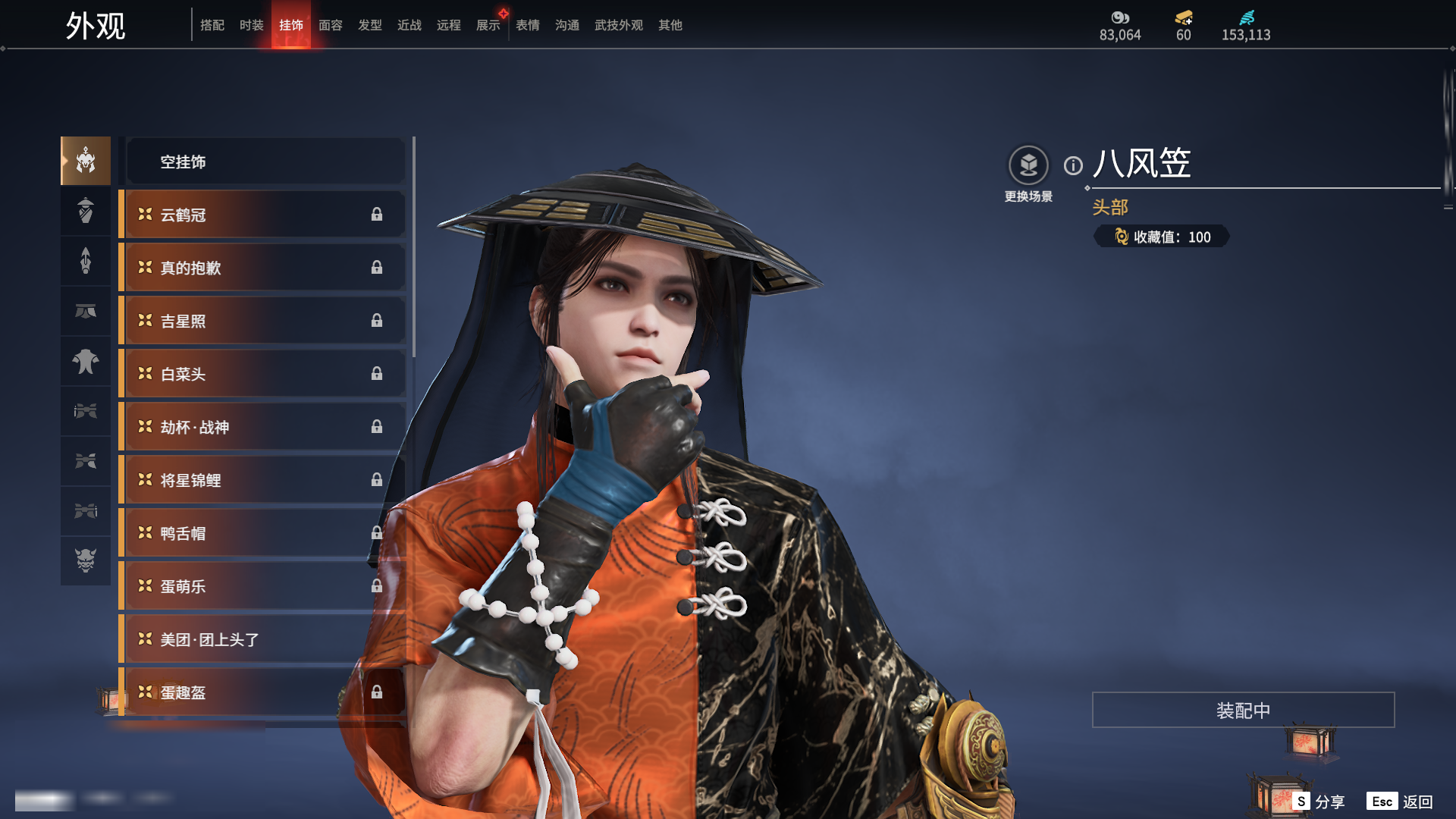Switch to the 时装 tab

(x=251, y=25)
